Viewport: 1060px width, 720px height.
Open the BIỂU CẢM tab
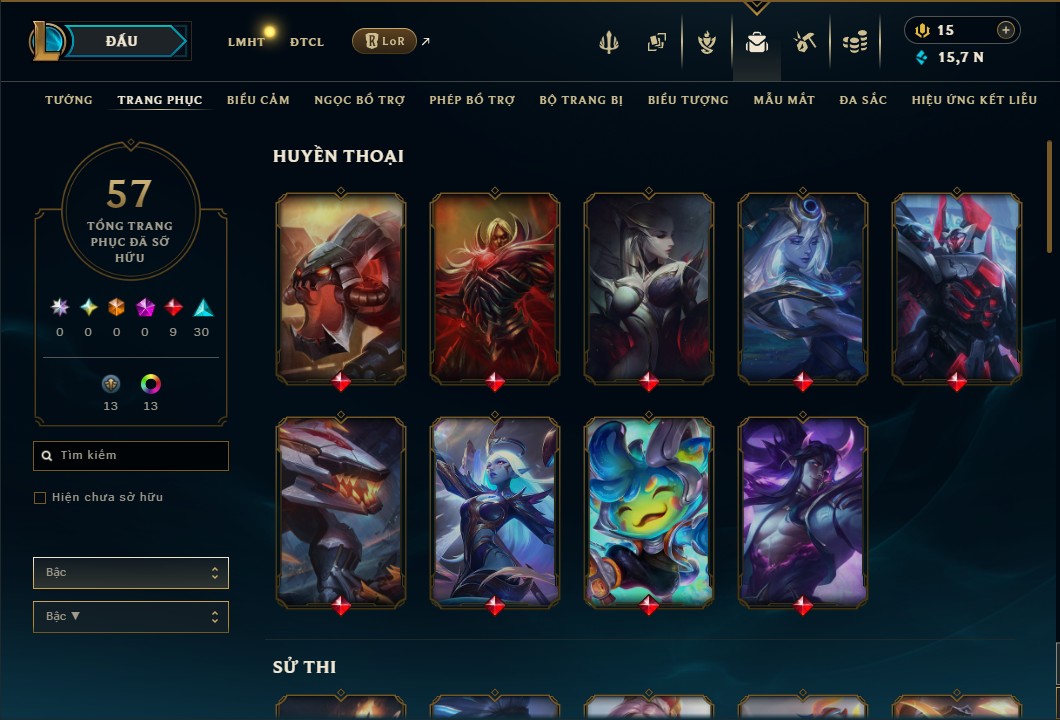click(258, 100)
